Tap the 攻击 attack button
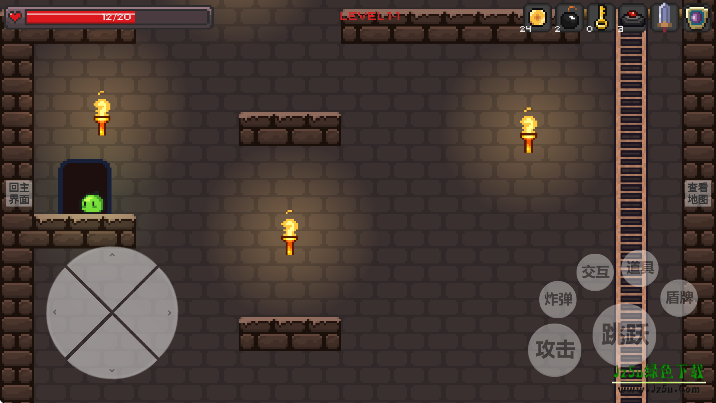The image size is (716, 403). [554, 350]
